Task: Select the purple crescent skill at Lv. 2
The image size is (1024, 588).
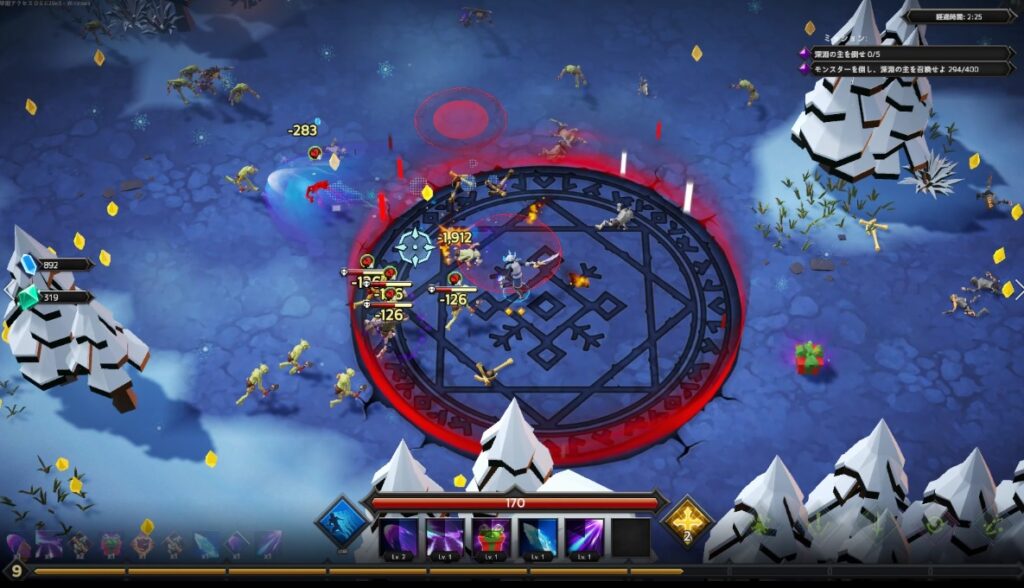Action: point(399,537)
